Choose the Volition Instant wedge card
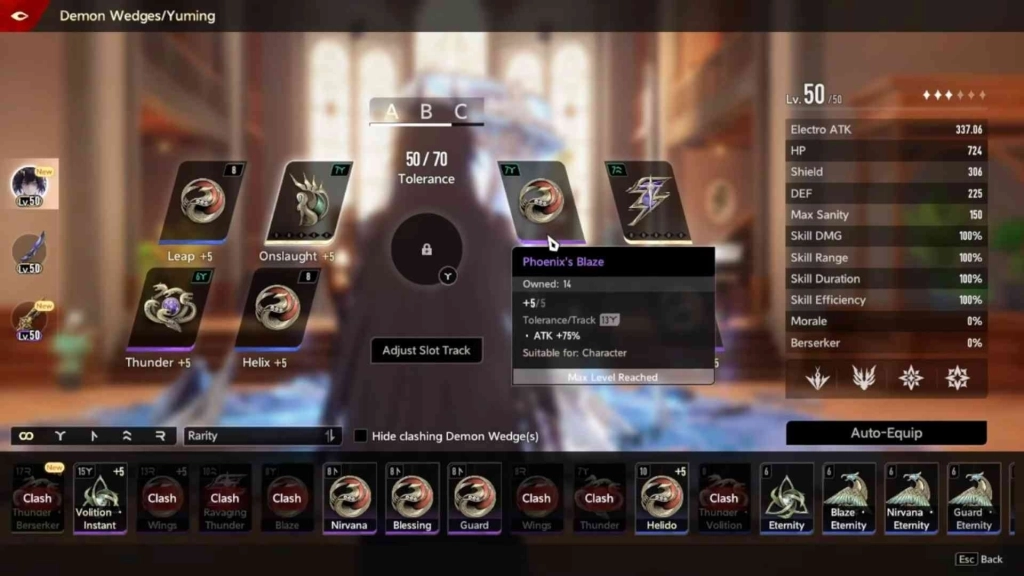Image resolution: width=1024 pixels, height=576 pixels. [x=100, y=497]
